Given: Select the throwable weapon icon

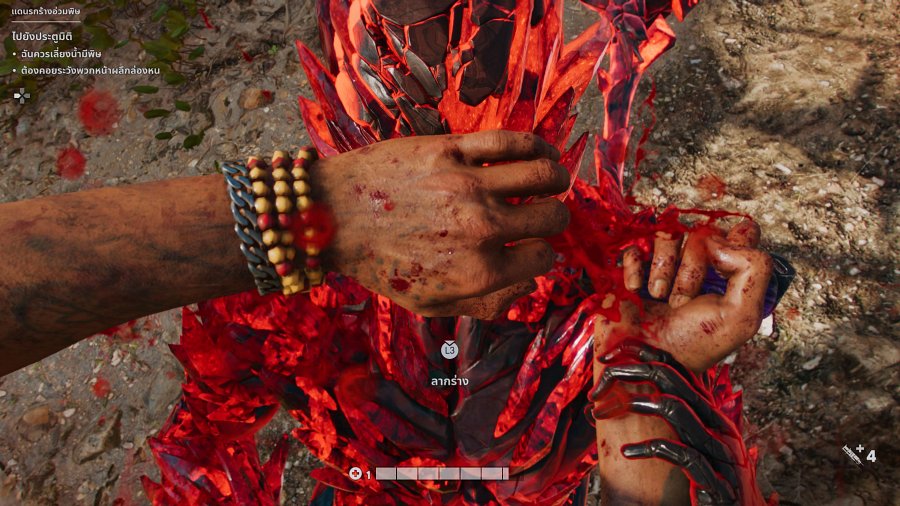Looking at the screenshot, I should coord(852,455).
